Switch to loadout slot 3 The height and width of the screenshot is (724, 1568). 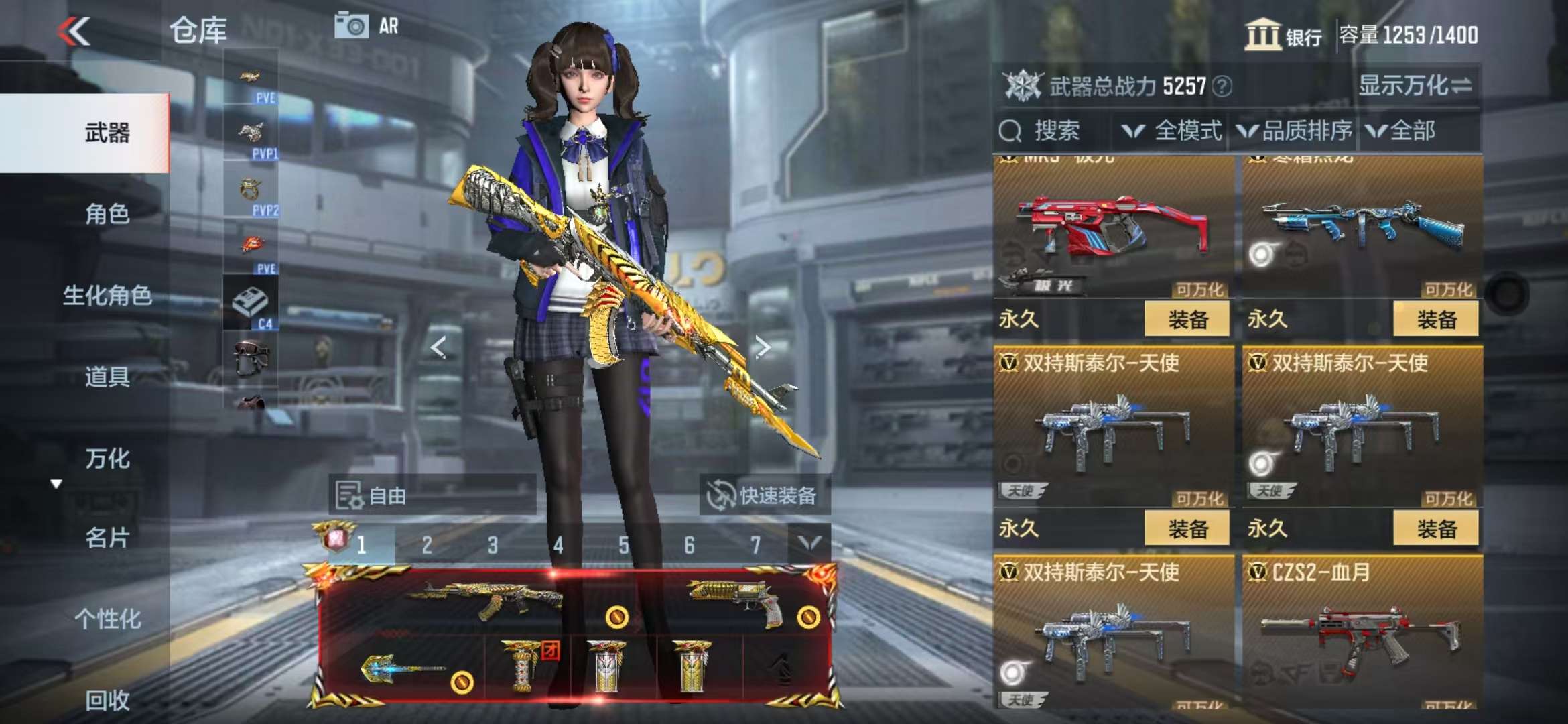pyautogui.click(x=493, y=545)
